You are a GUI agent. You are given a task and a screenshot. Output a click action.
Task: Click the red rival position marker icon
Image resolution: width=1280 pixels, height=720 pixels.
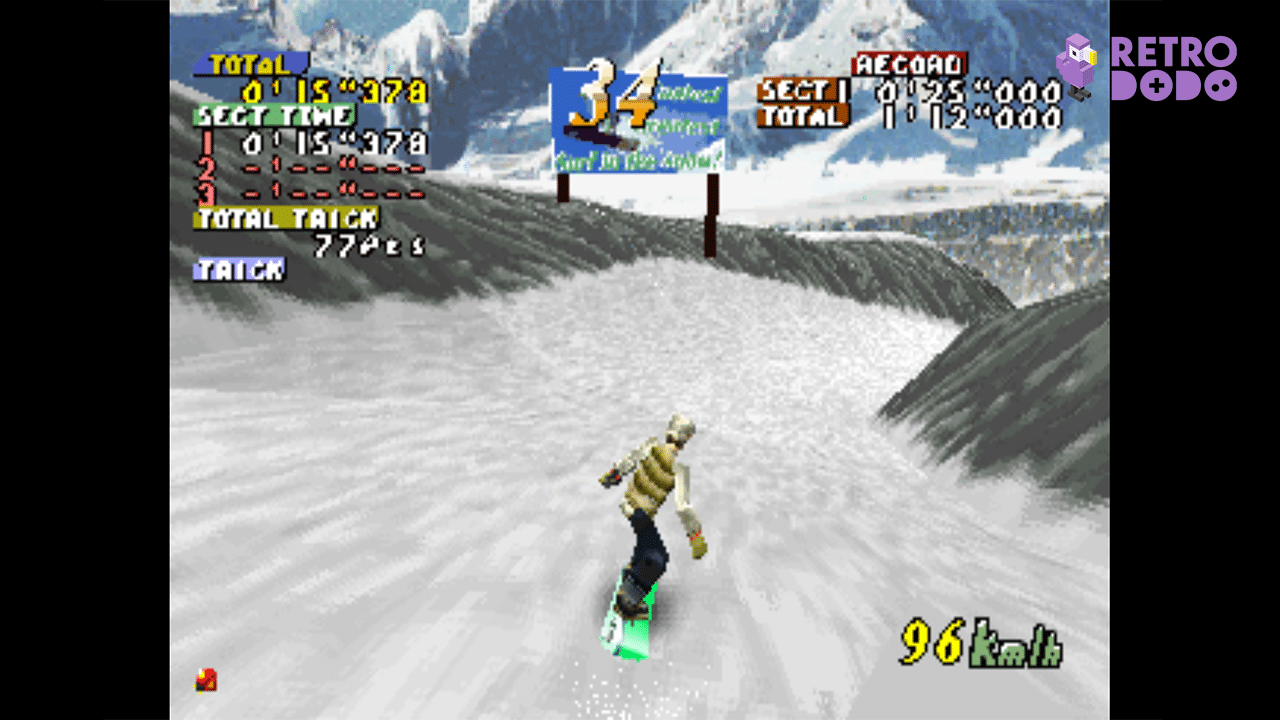[205, 680]
